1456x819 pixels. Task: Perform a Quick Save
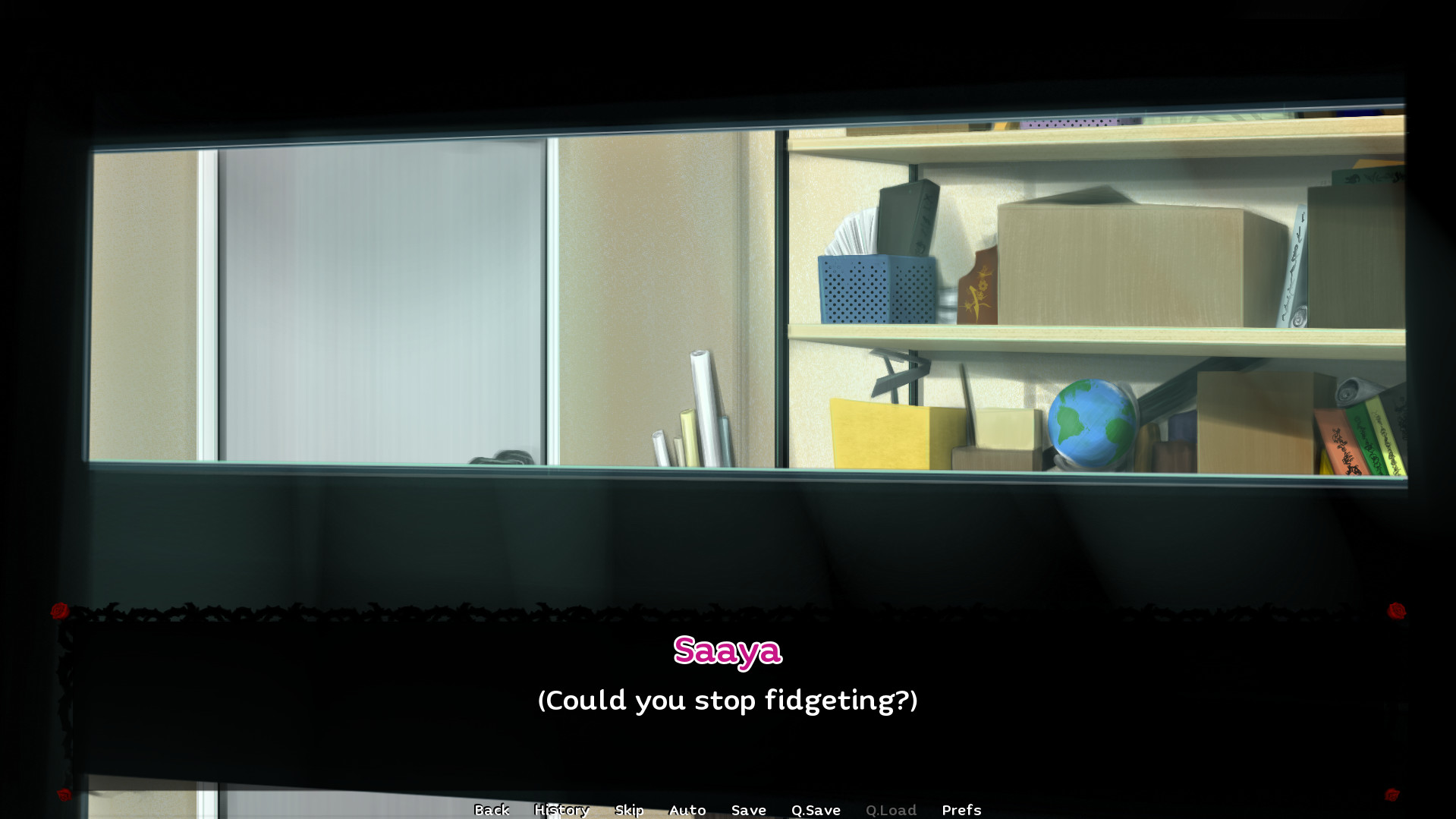point(815,810)
